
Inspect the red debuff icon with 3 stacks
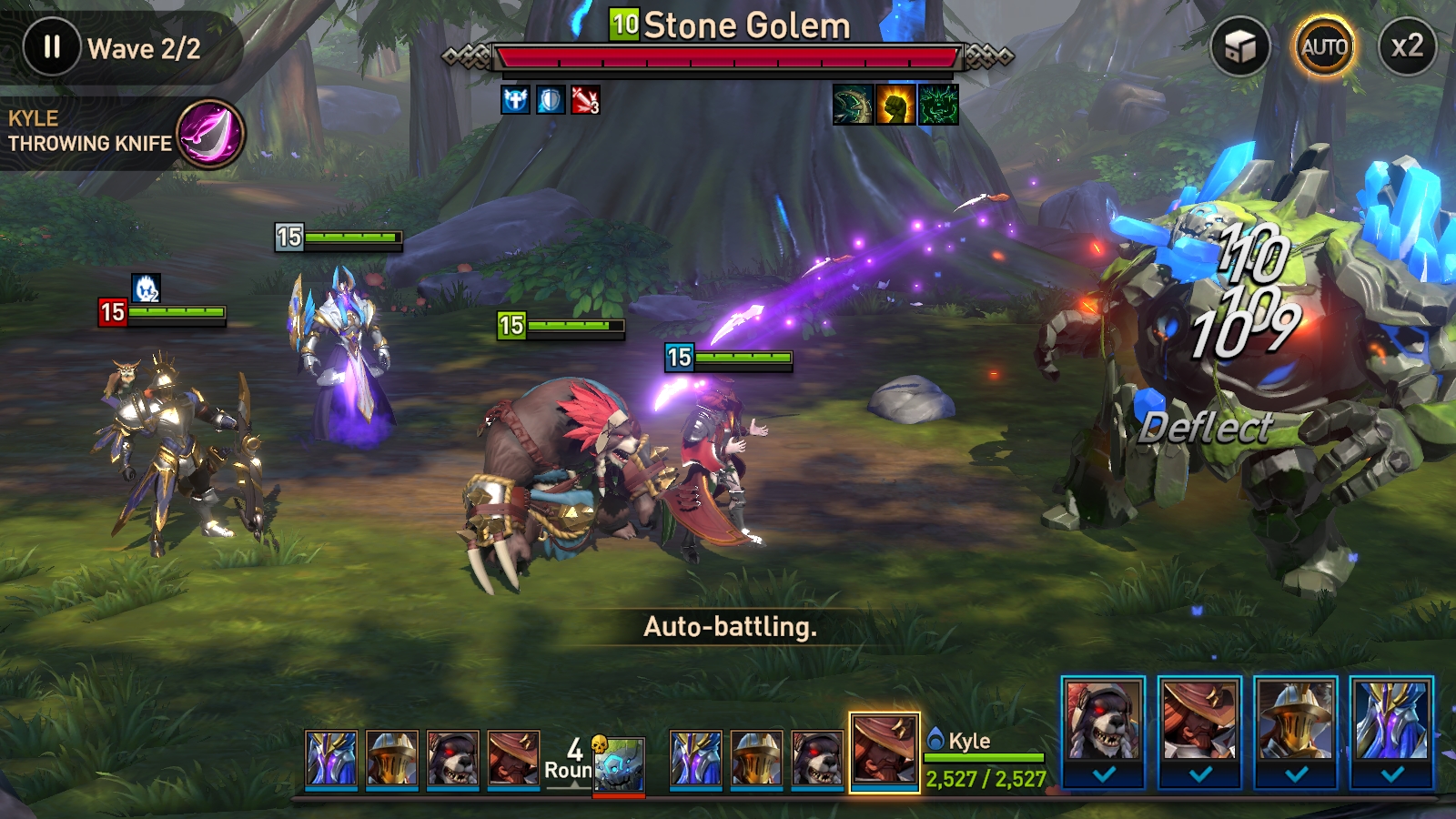click(x=585, y=100)
